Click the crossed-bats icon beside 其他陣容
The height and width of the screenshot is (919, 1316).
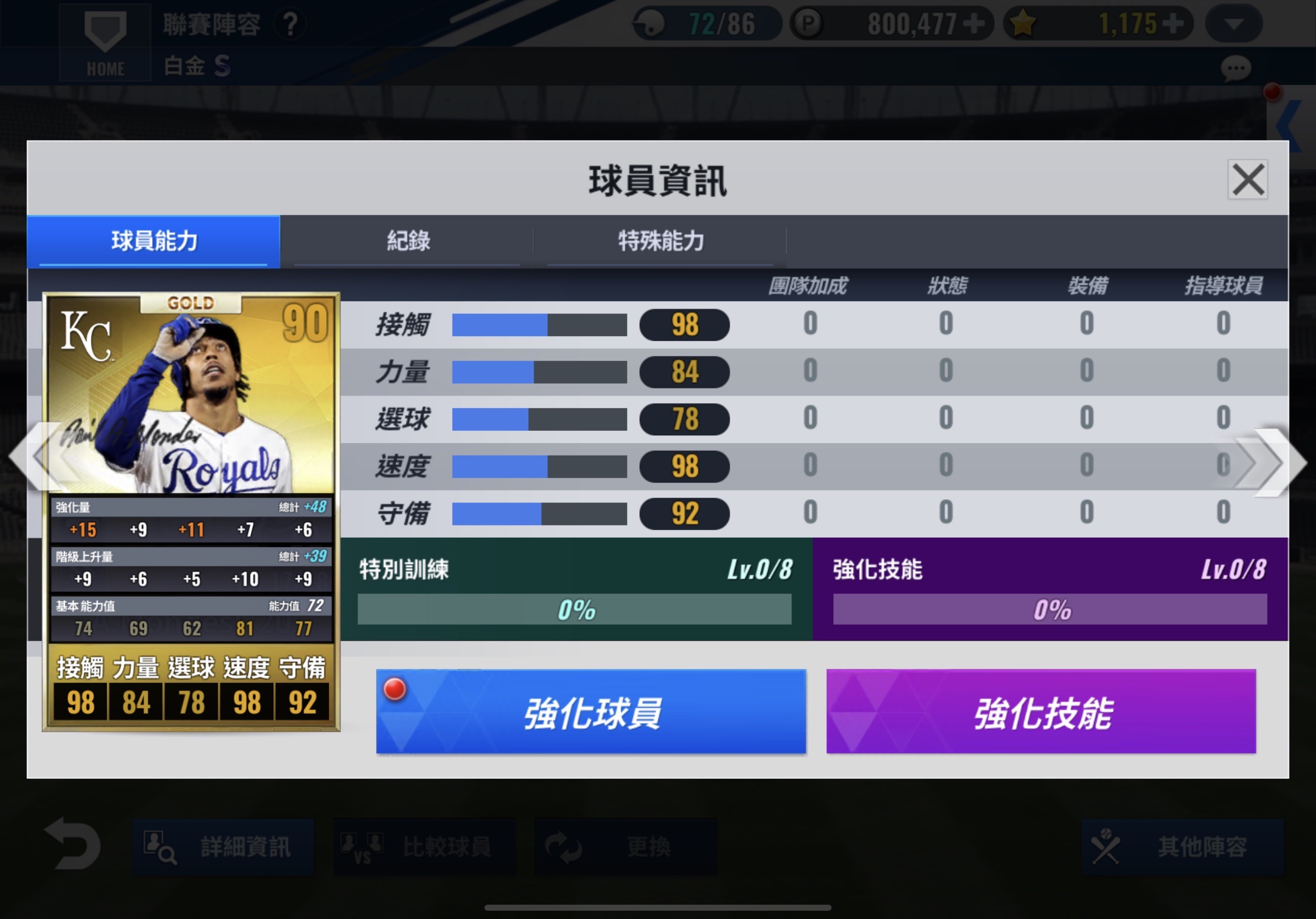tap(1106, 846)
